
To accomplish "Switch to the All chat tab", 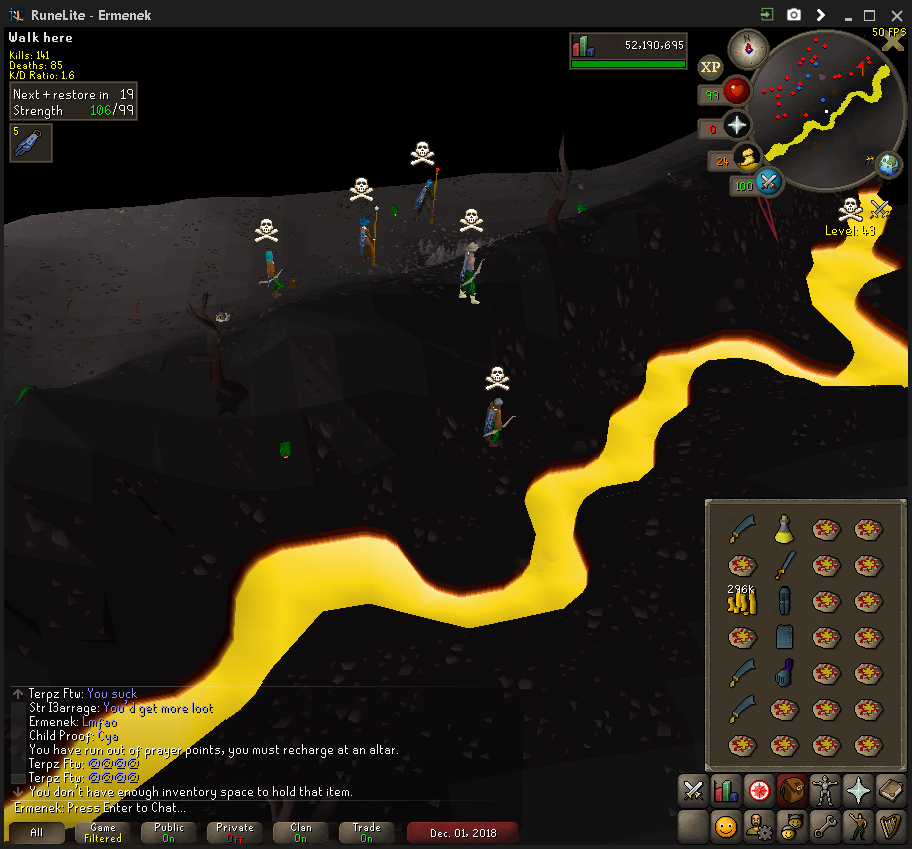I will tap(37, 832).
